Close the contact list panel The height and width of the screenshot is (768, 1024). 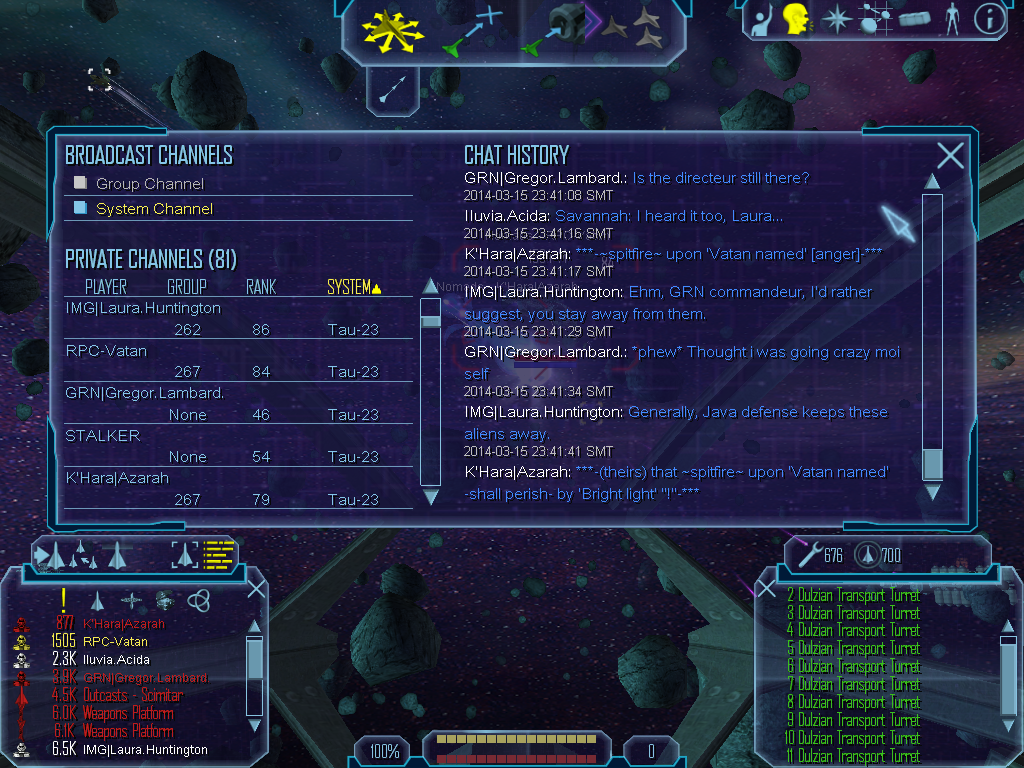[x=256, y=589]
